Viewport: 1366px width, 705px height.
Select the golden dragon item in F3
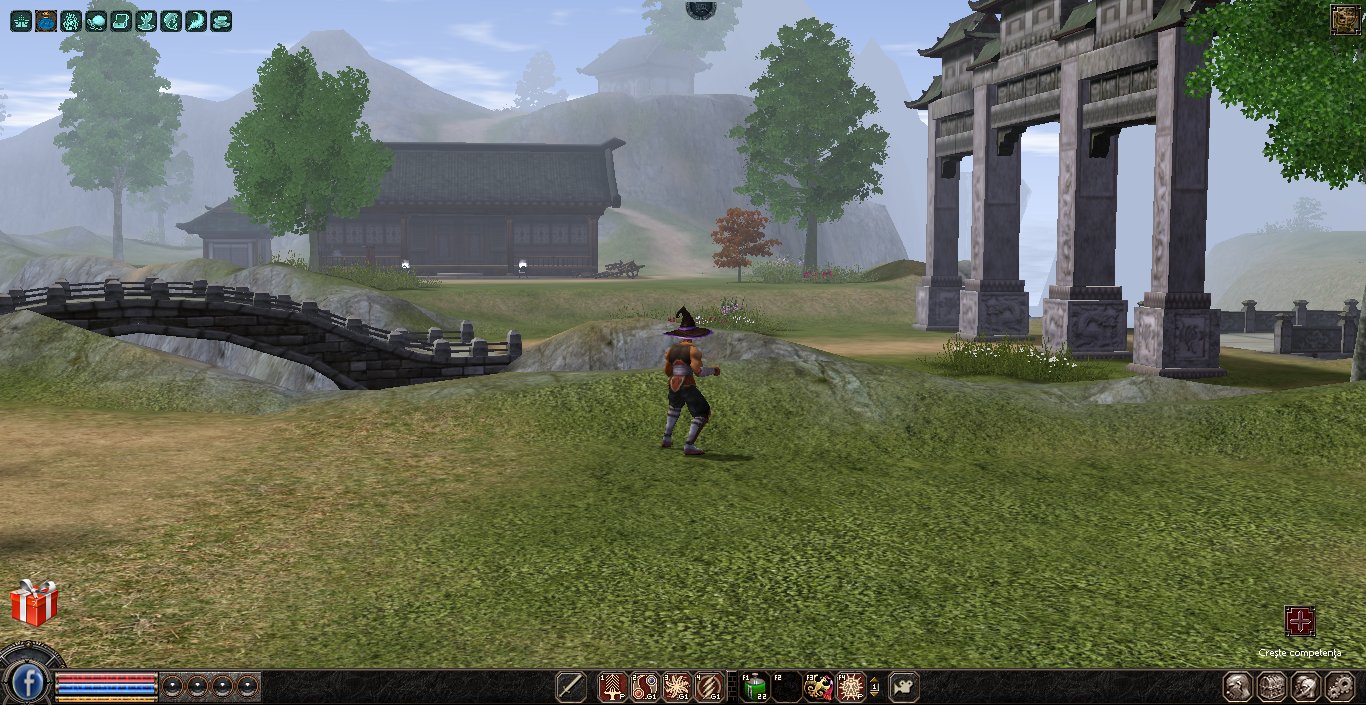(819, 687)
